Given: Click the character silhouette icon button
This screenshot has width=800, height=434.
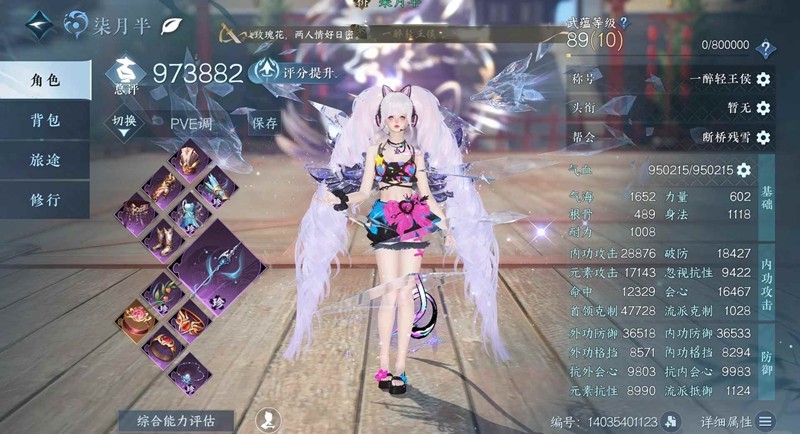Looking at the screenshot, I should click(x=267, y=420).
